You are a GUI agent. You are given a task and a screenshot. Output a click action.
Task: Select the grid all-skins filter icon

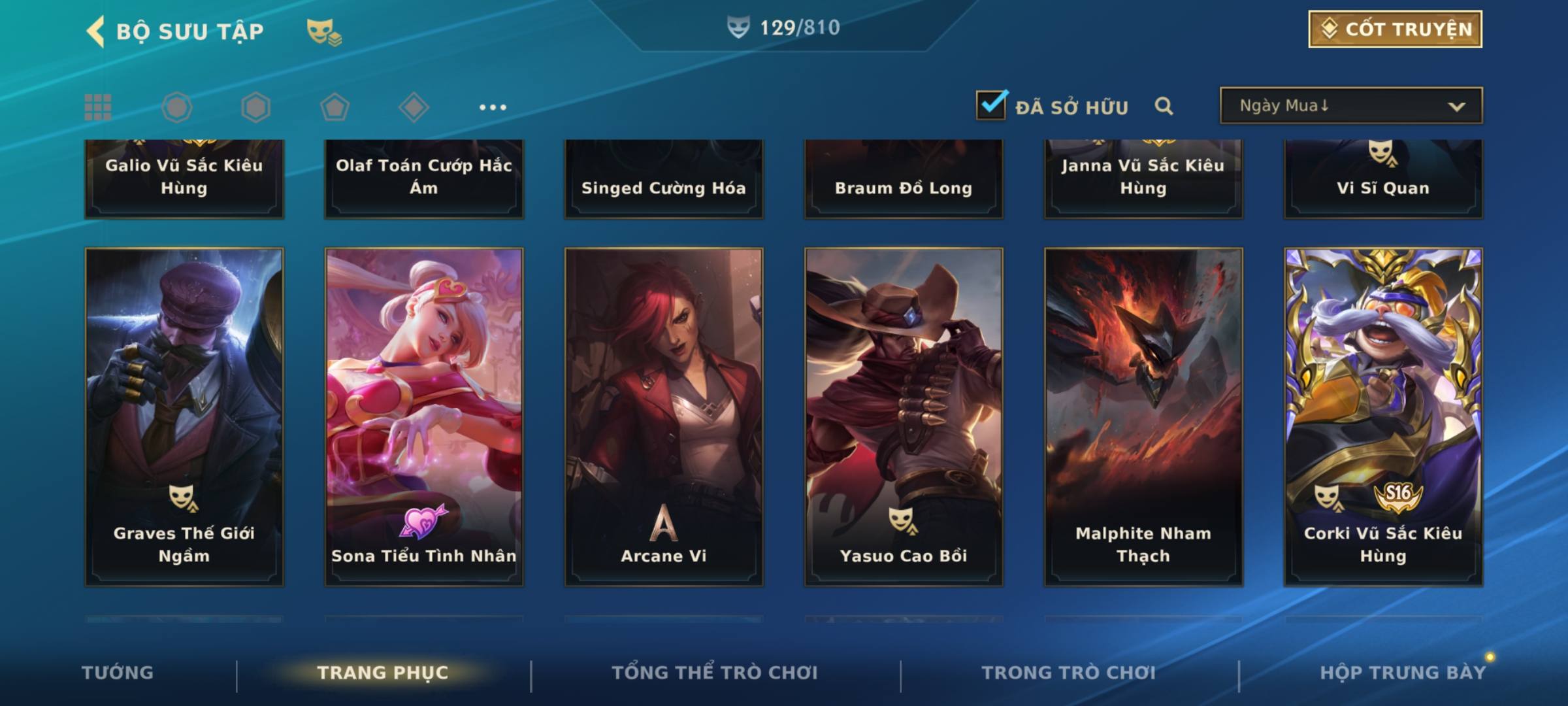pos(98,107)
